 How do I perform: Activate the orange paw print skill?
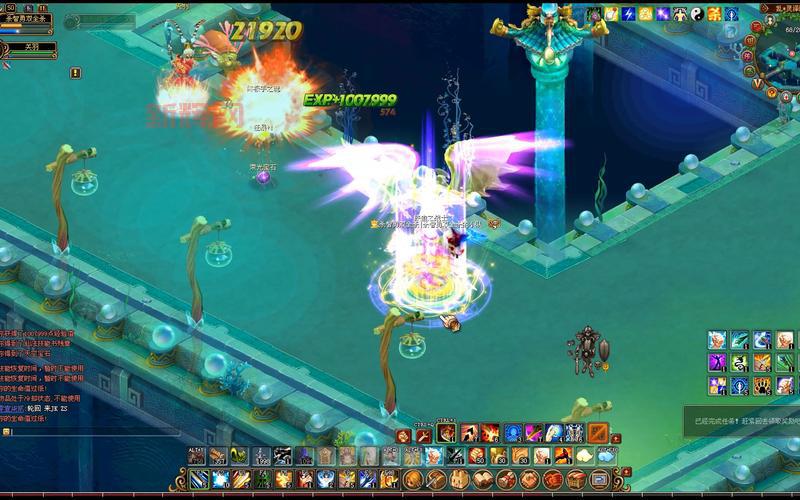(761, 385)
